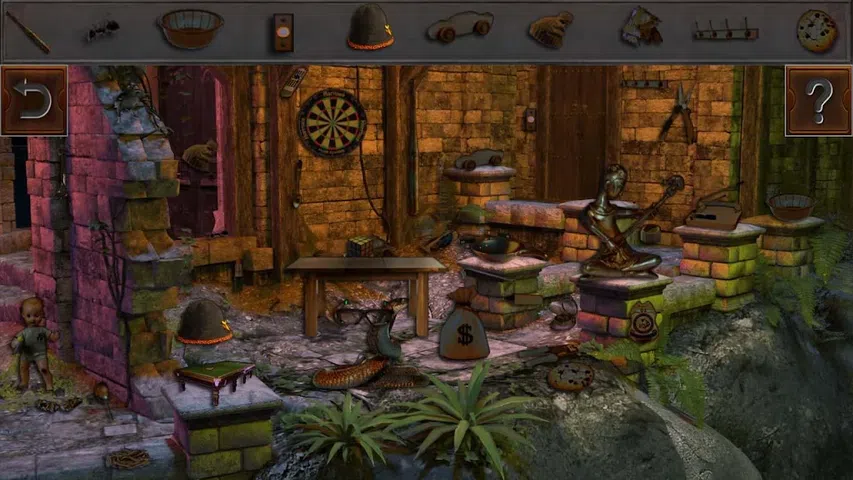The image size is (853, 480).
Task: Select the coat hook rack icon in the item bar
Action: (x=725, y=32)
